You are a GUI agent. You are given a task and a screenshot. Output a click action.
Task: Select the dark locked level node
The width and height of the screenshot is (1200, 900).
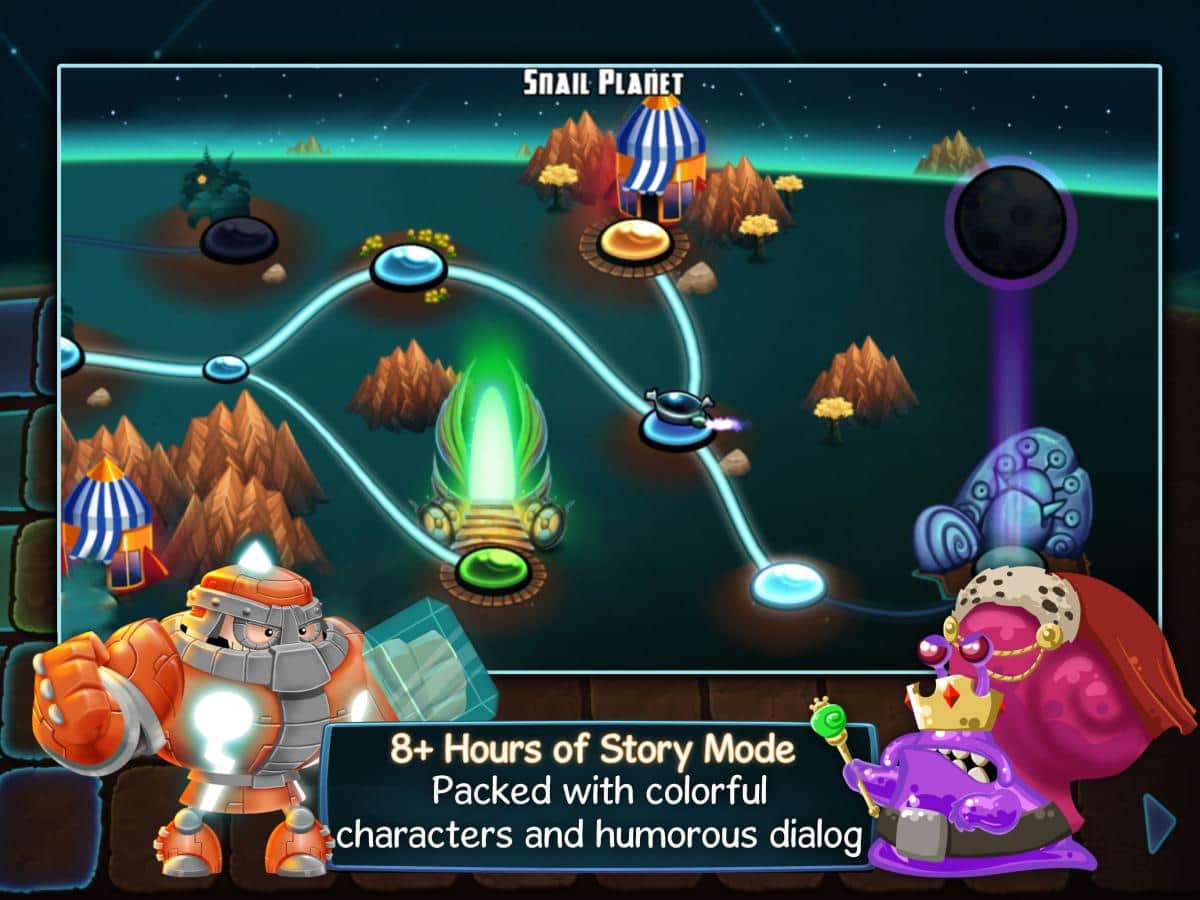coord(238,239)
